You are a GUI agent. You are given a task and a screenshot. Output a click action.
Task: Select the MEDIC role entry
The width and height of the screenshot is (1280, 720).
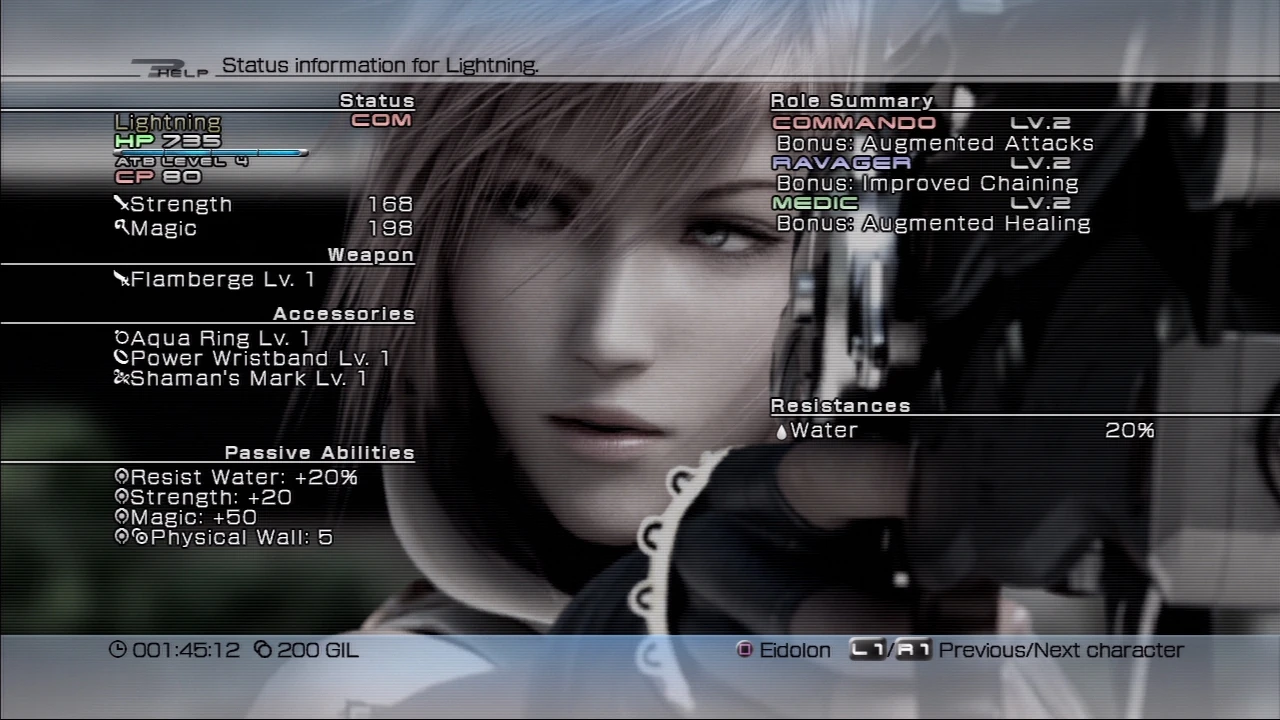pyautogui.click(x=806, y=202)
